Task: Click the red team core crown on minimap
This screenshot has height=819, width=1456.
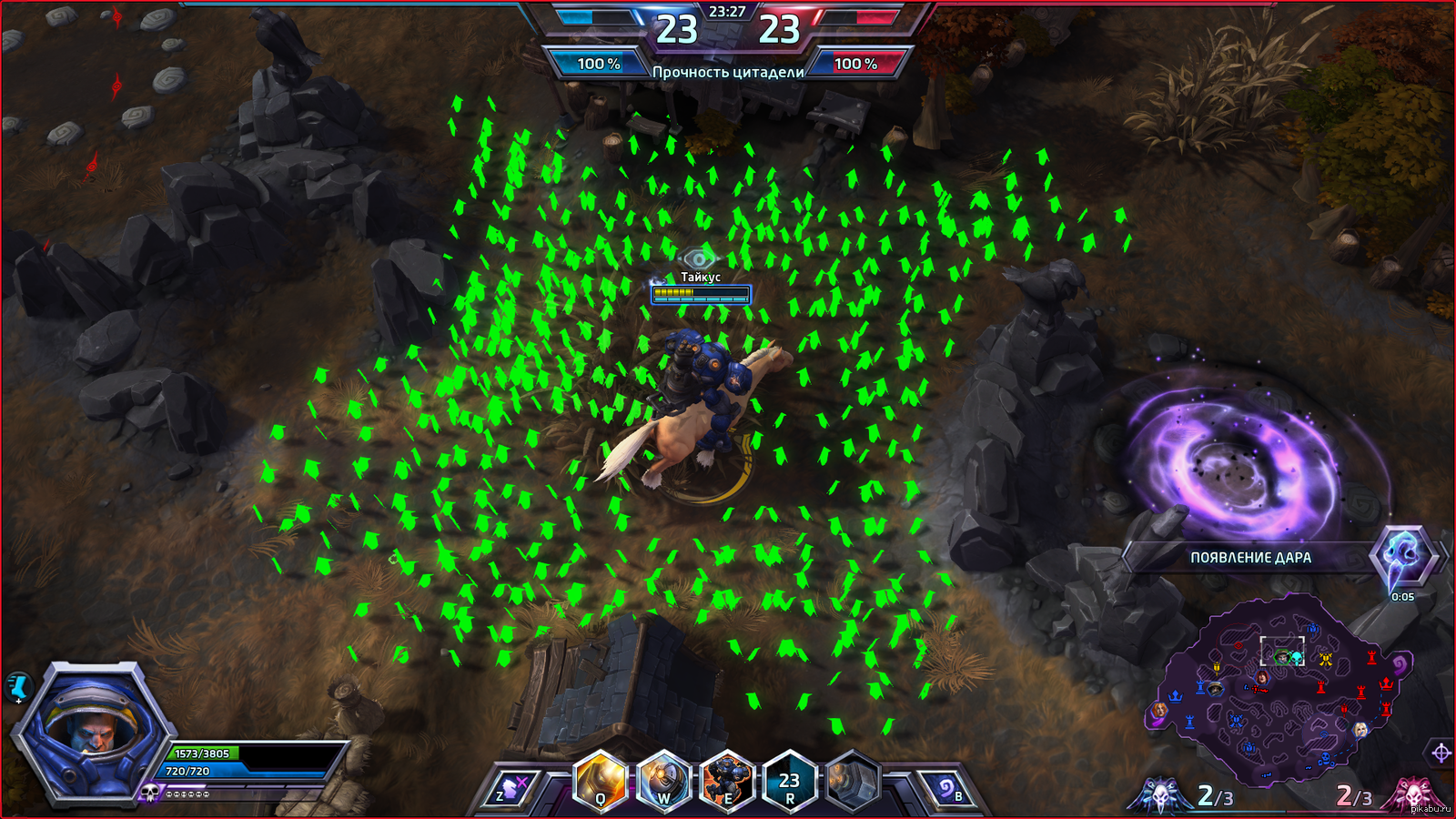Action: [1386, 683]
